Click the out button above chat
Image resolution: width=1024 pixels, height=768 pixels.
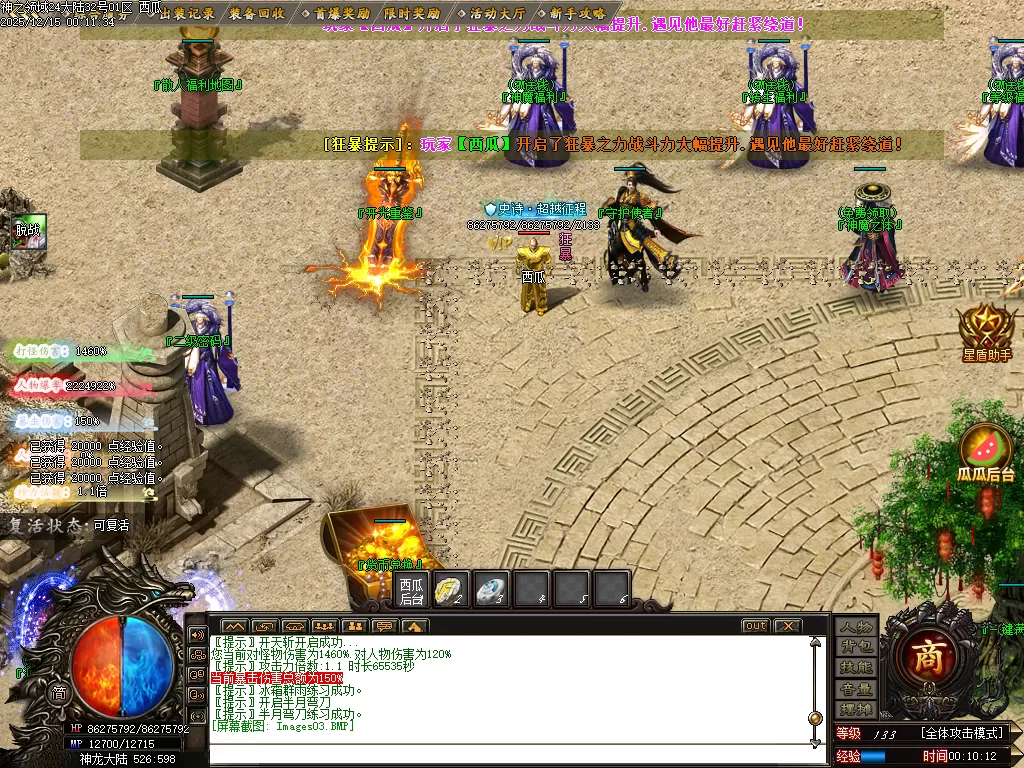[755, 626]
